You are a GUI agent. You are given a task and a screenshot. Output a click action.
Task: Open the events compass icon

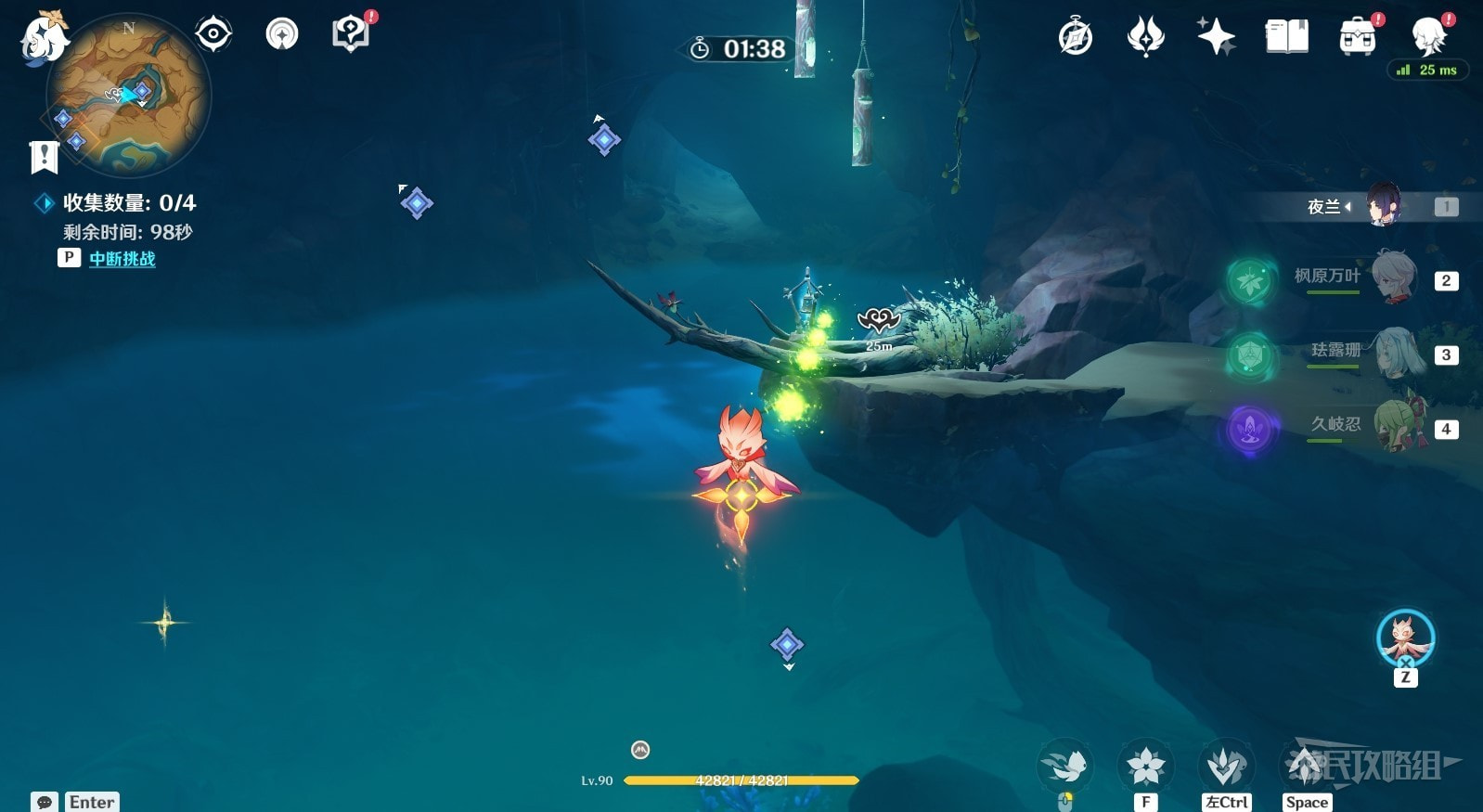point(1076,37)
